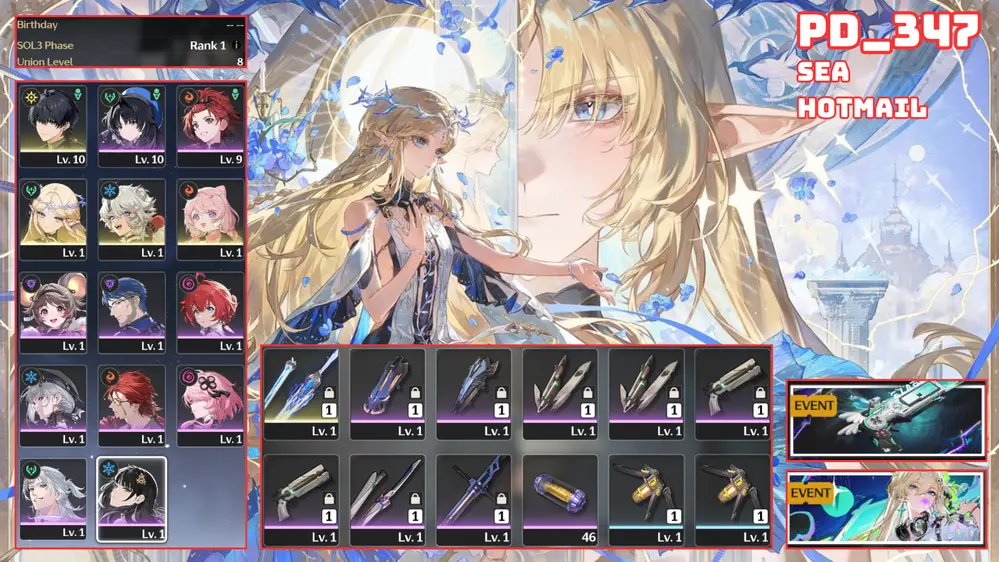Choose the girl wearing a blue beret

pos(132,125)
